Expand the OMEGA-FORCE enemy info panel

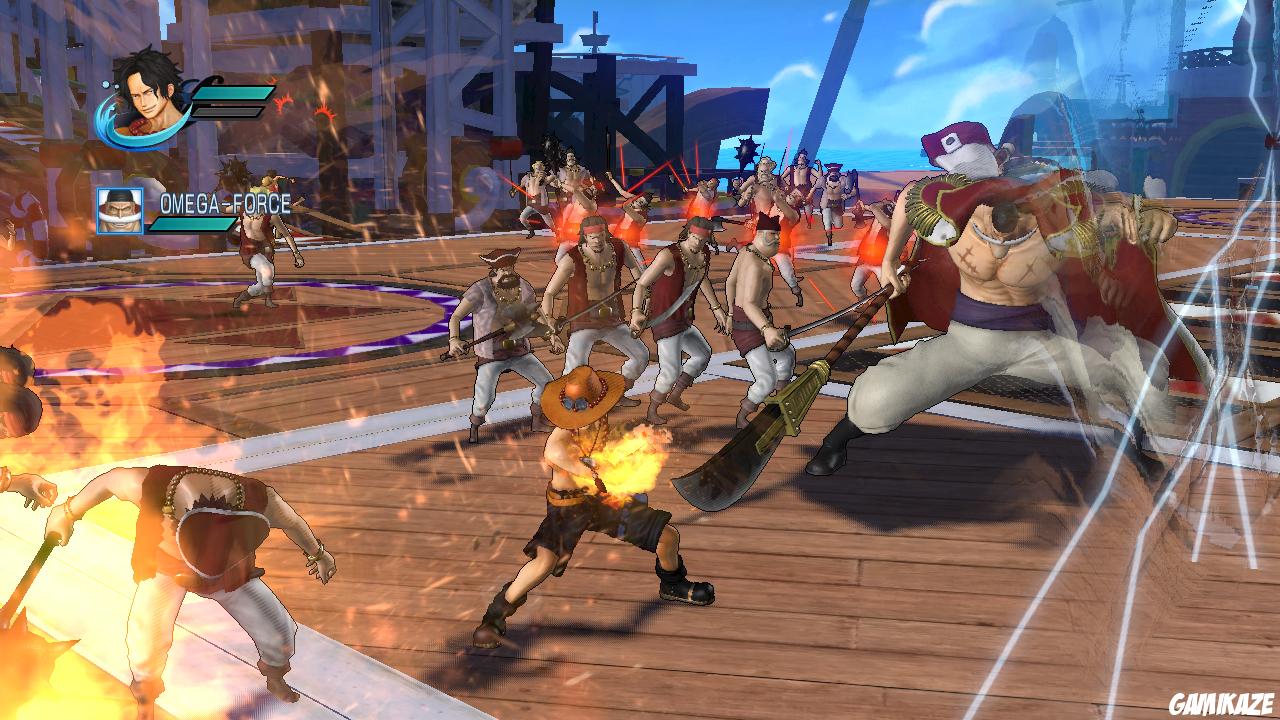[200, 212]
